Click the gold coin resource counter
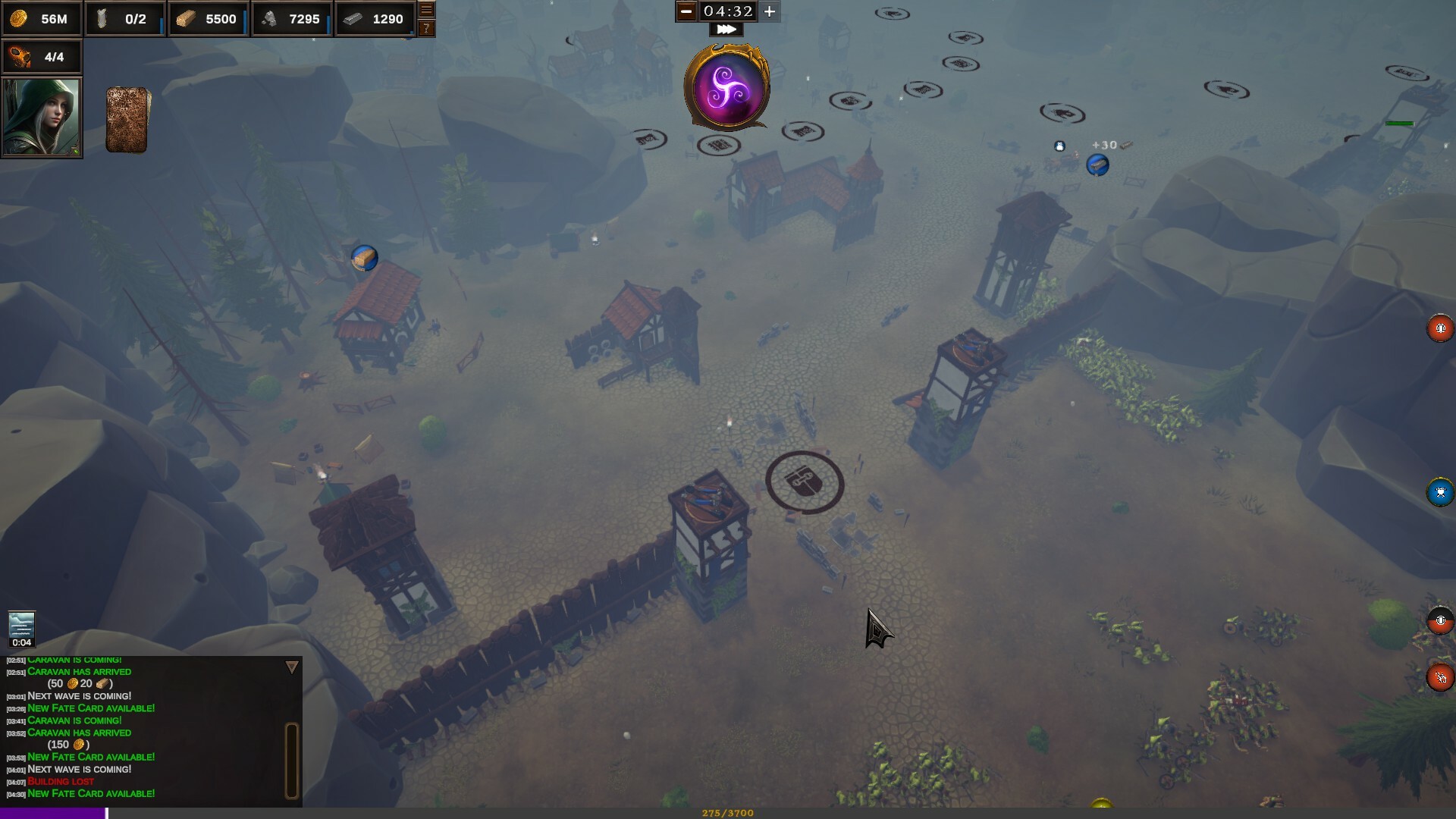Screen dimensions: 1456x819 tap(42, 19)
